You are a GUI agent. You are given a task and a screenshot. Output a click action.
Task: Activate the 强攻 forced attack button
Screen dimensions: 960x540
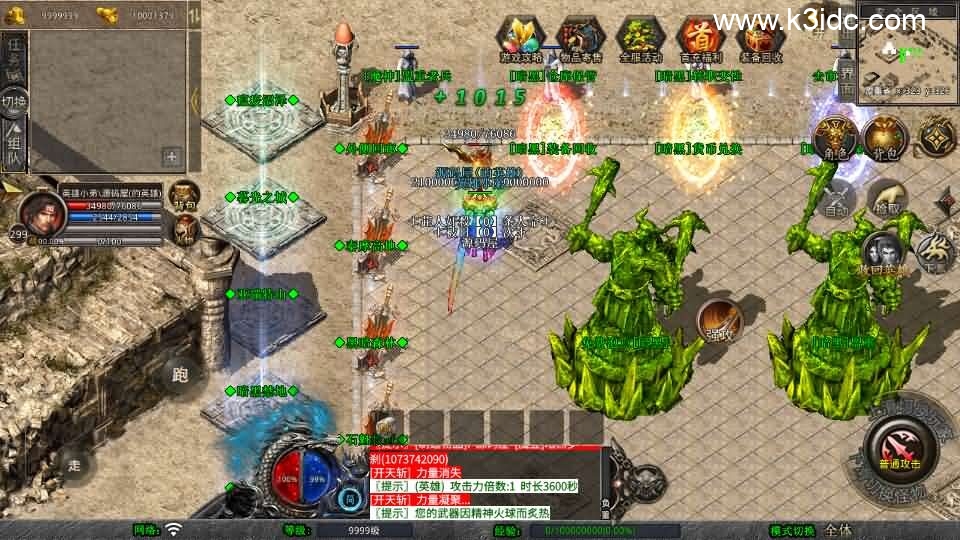tap(719, 321)
